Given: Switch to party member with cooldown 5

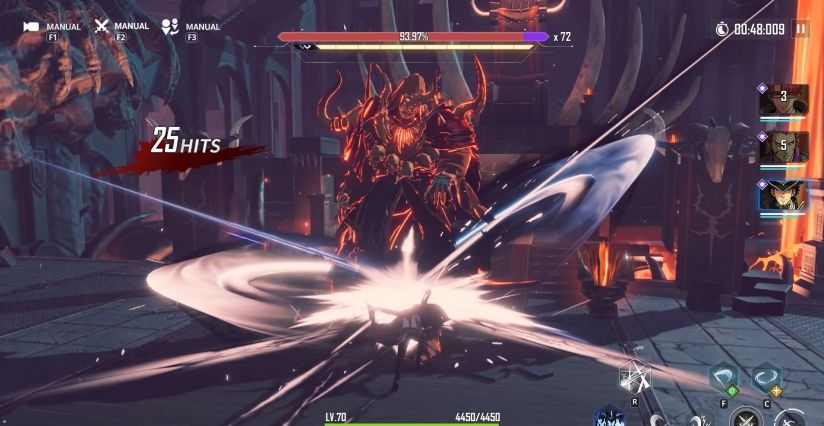Looking at the screenshot, I should point(784,147).
